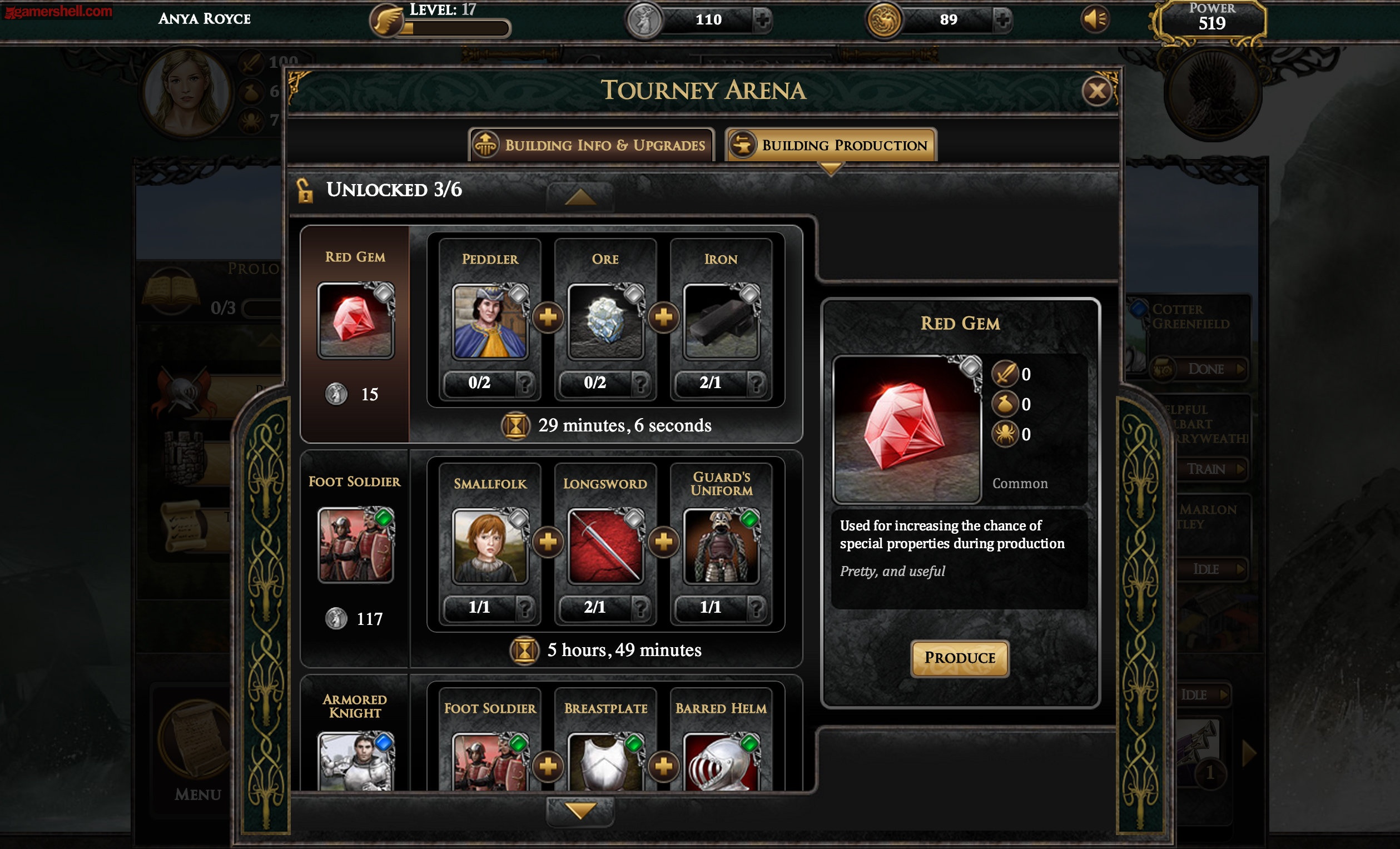The image size is (1400, 849).
Task: Select the Building Production tab
Action: point(831,145)
